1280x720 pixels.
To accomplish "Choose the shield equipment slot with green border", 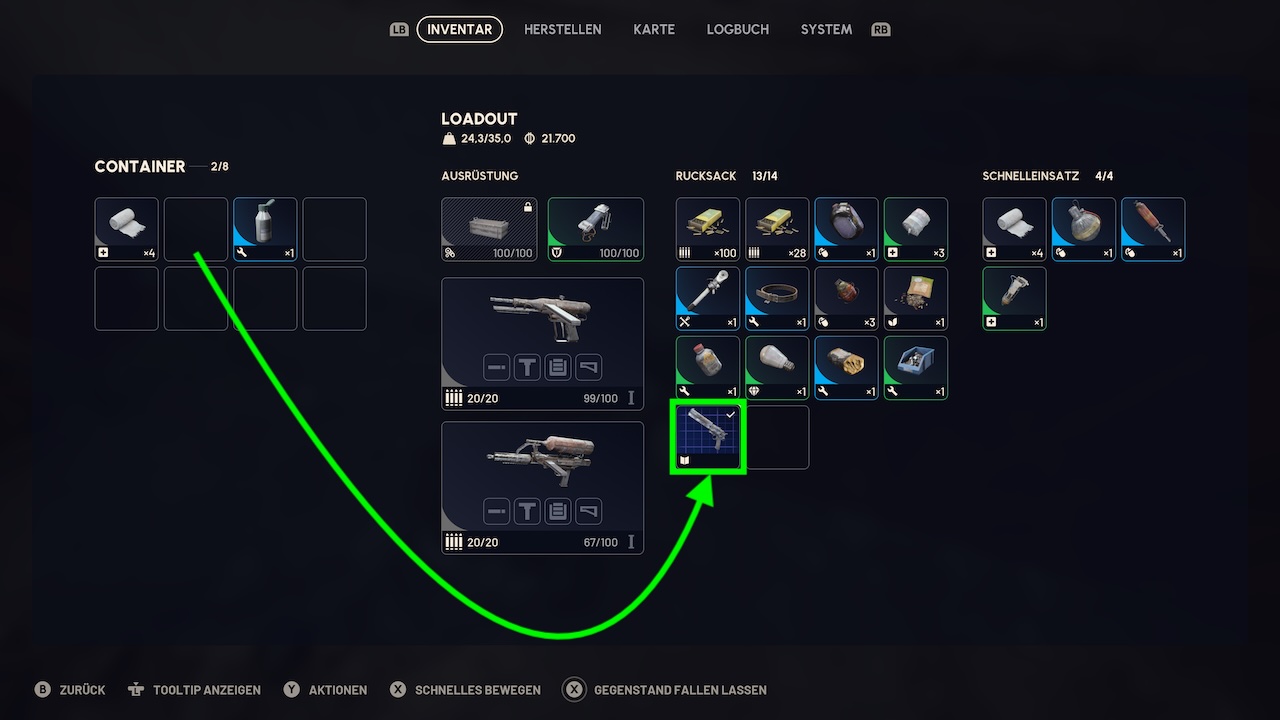I will coord(595,229).
